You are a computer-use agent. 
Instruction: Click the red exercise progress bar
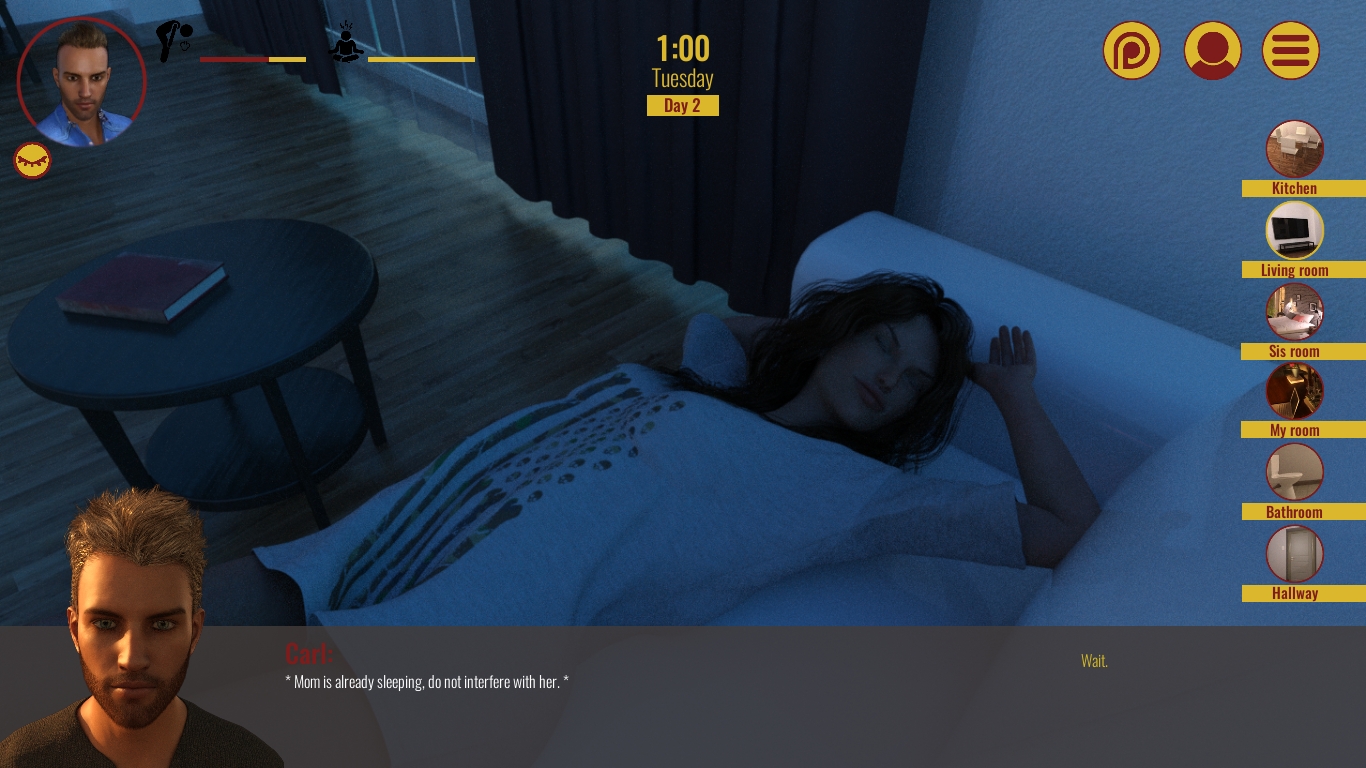pos(234,58)
